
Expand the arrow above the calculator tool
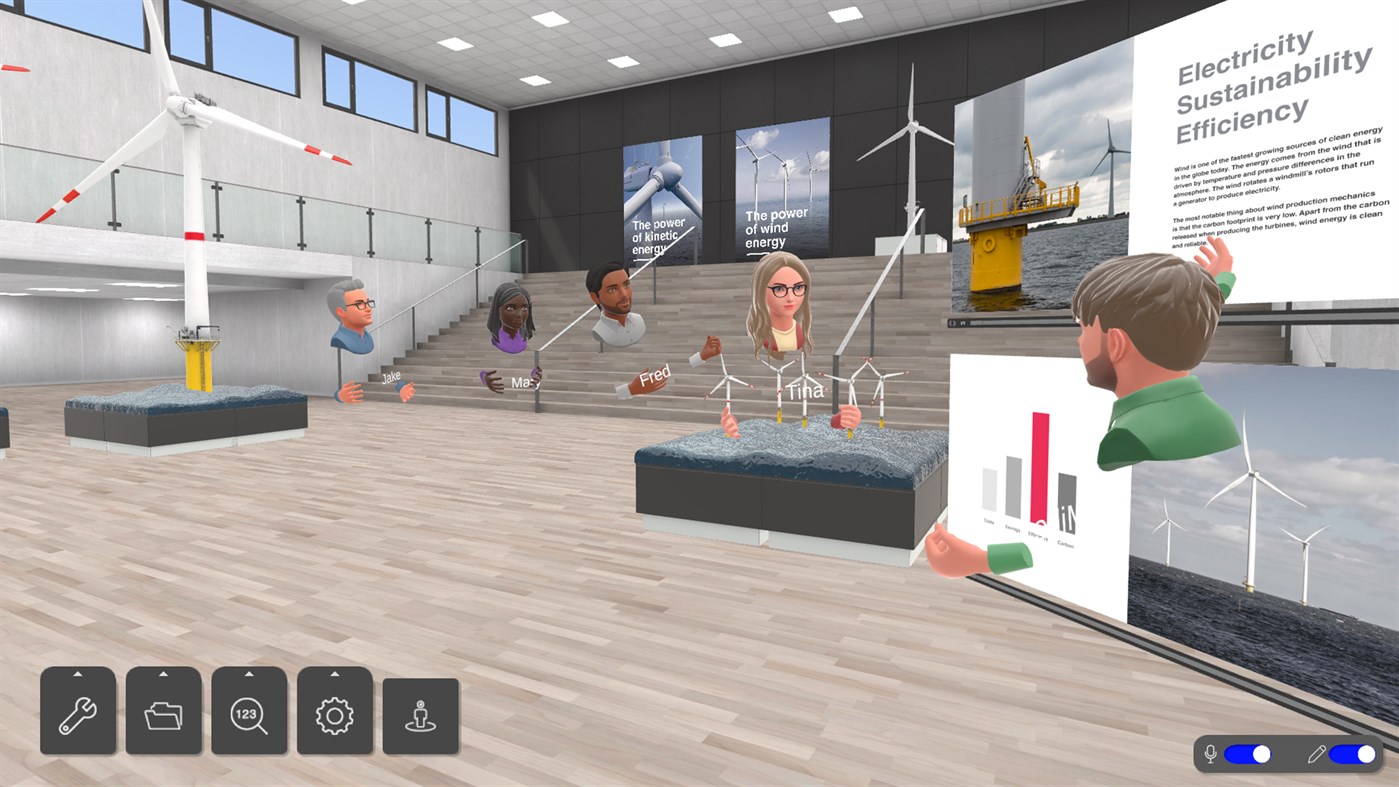(x=250, y=674)
